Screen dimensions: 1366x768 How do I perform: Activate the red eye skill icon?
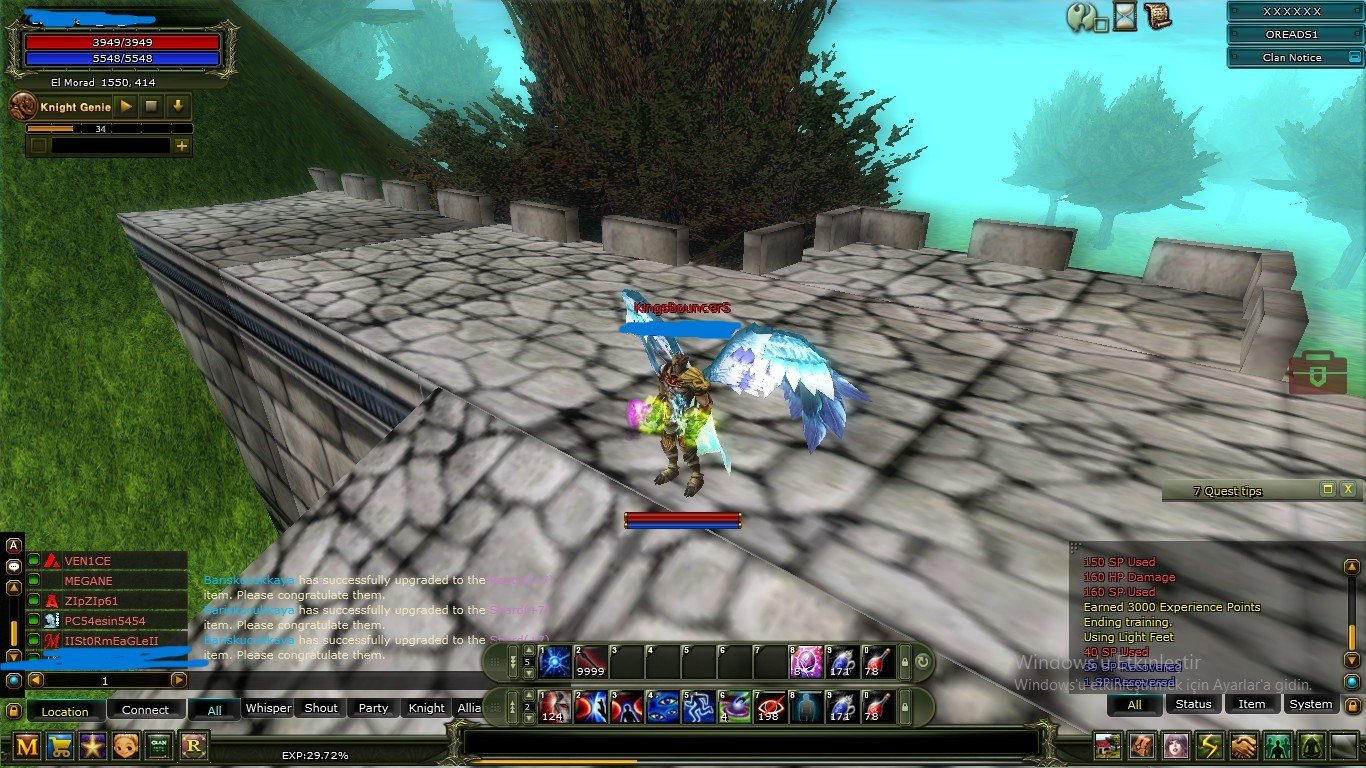point(769,706)
